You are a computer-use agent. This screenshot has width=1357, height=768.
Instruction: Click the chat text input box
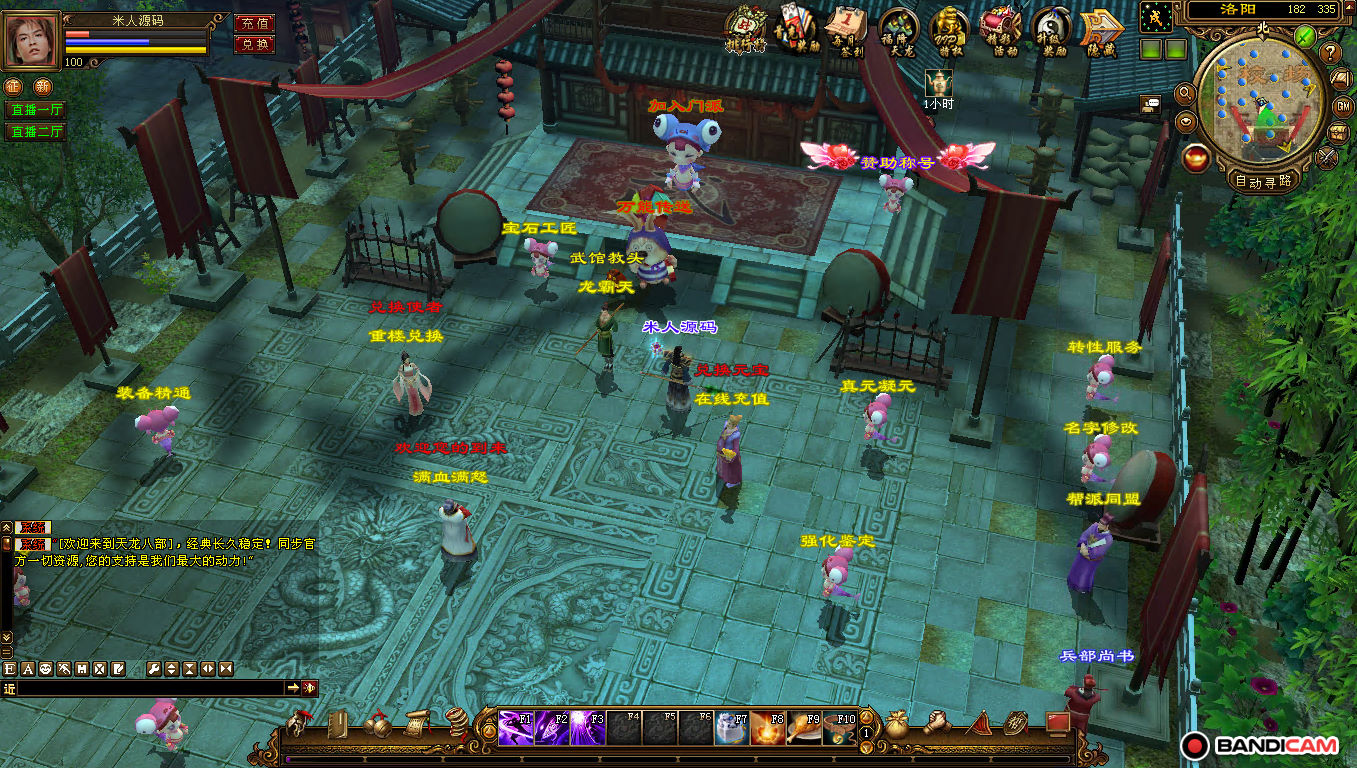point(150,688)
